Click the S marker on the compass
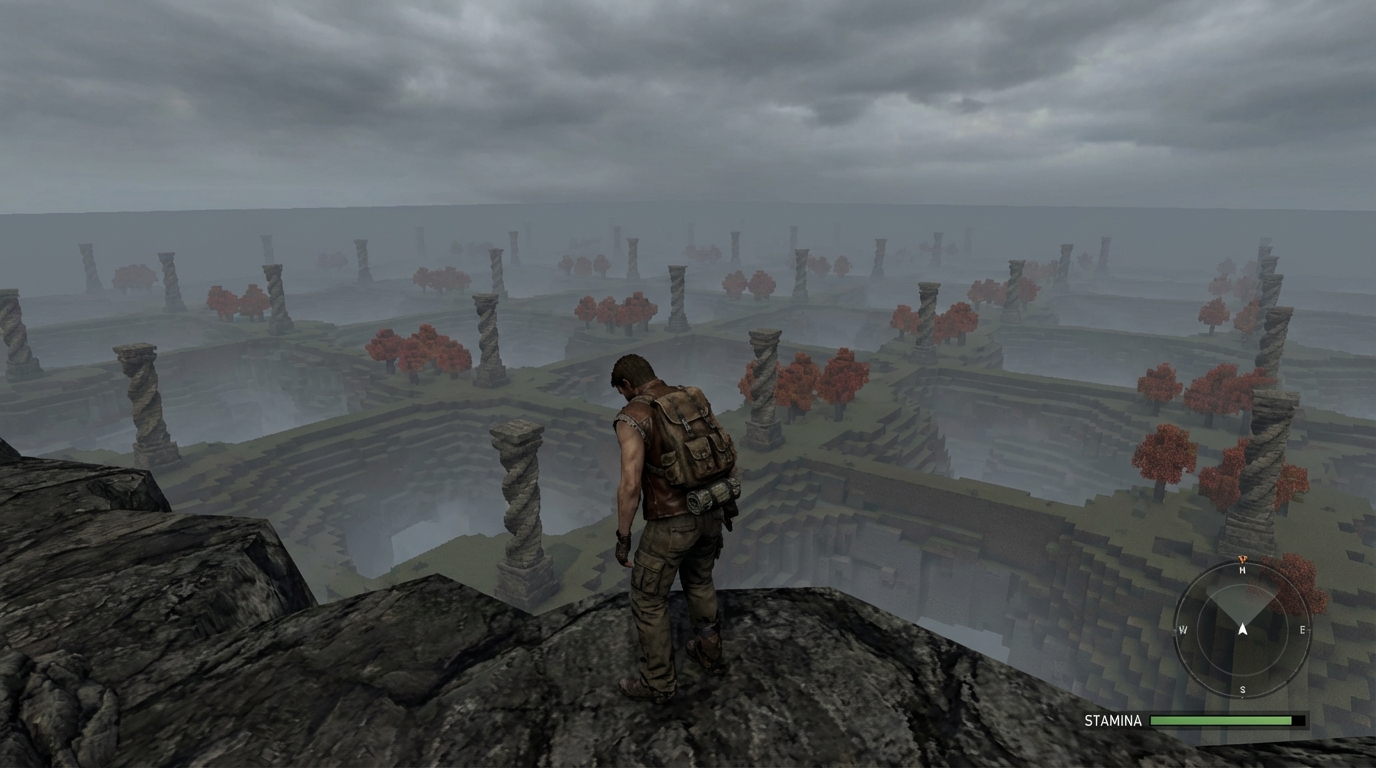1376x768 pixels. pos(1243,689)
